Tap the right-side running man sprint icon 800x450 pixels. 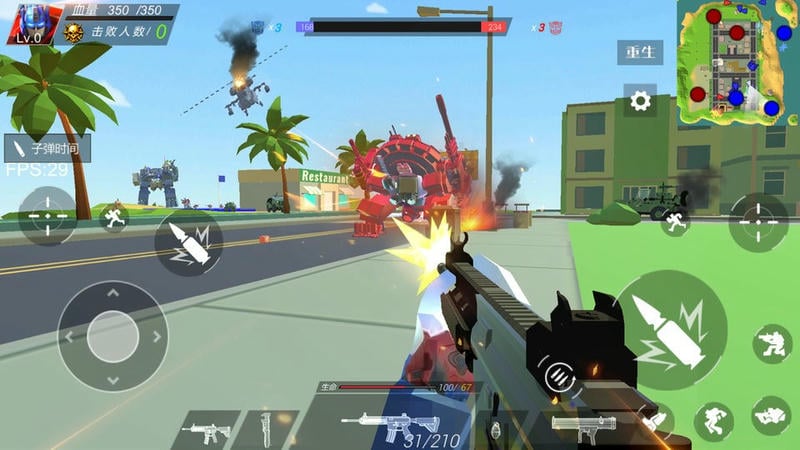click(x=676, y=222)
